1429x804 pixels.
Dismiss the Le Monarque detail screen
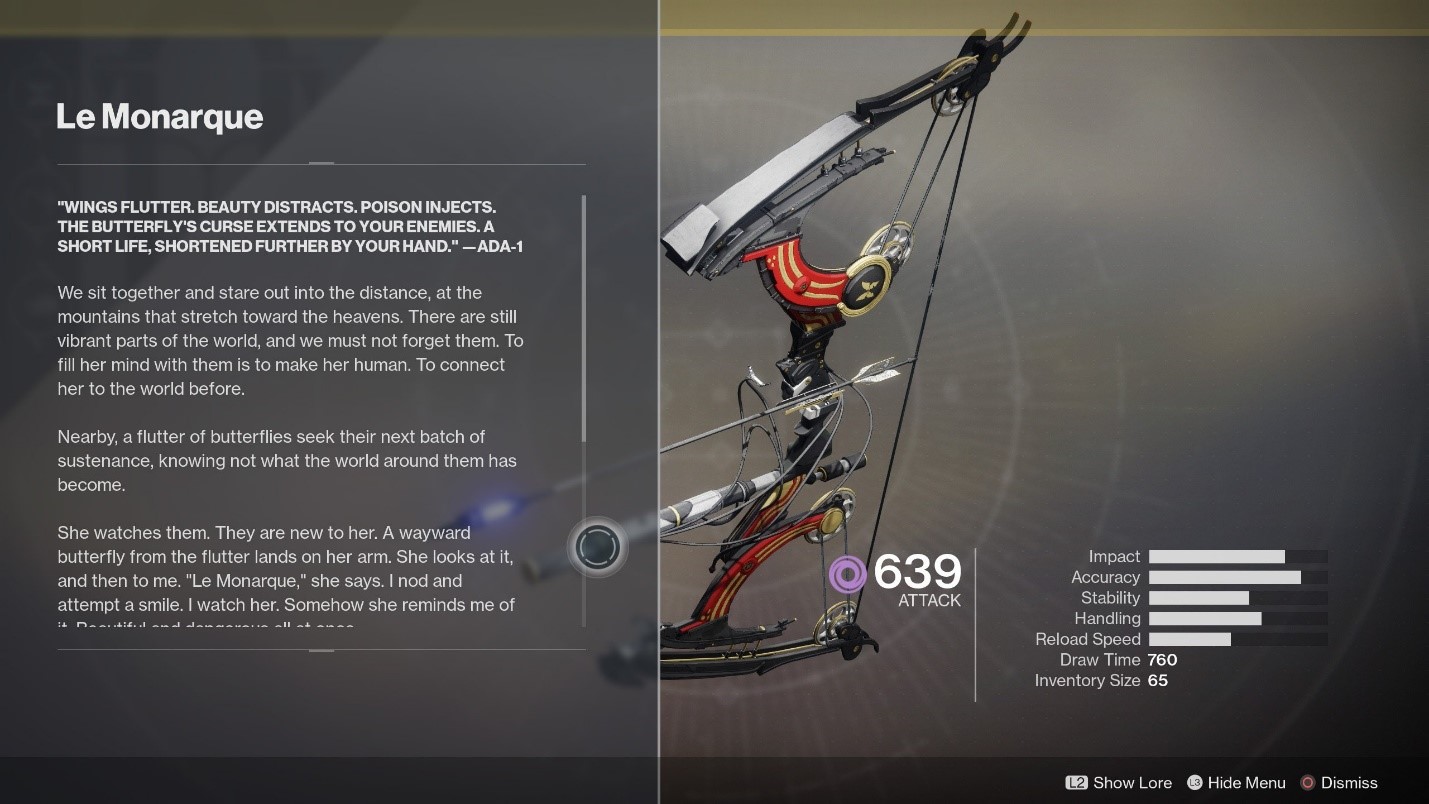point(1350,783)
